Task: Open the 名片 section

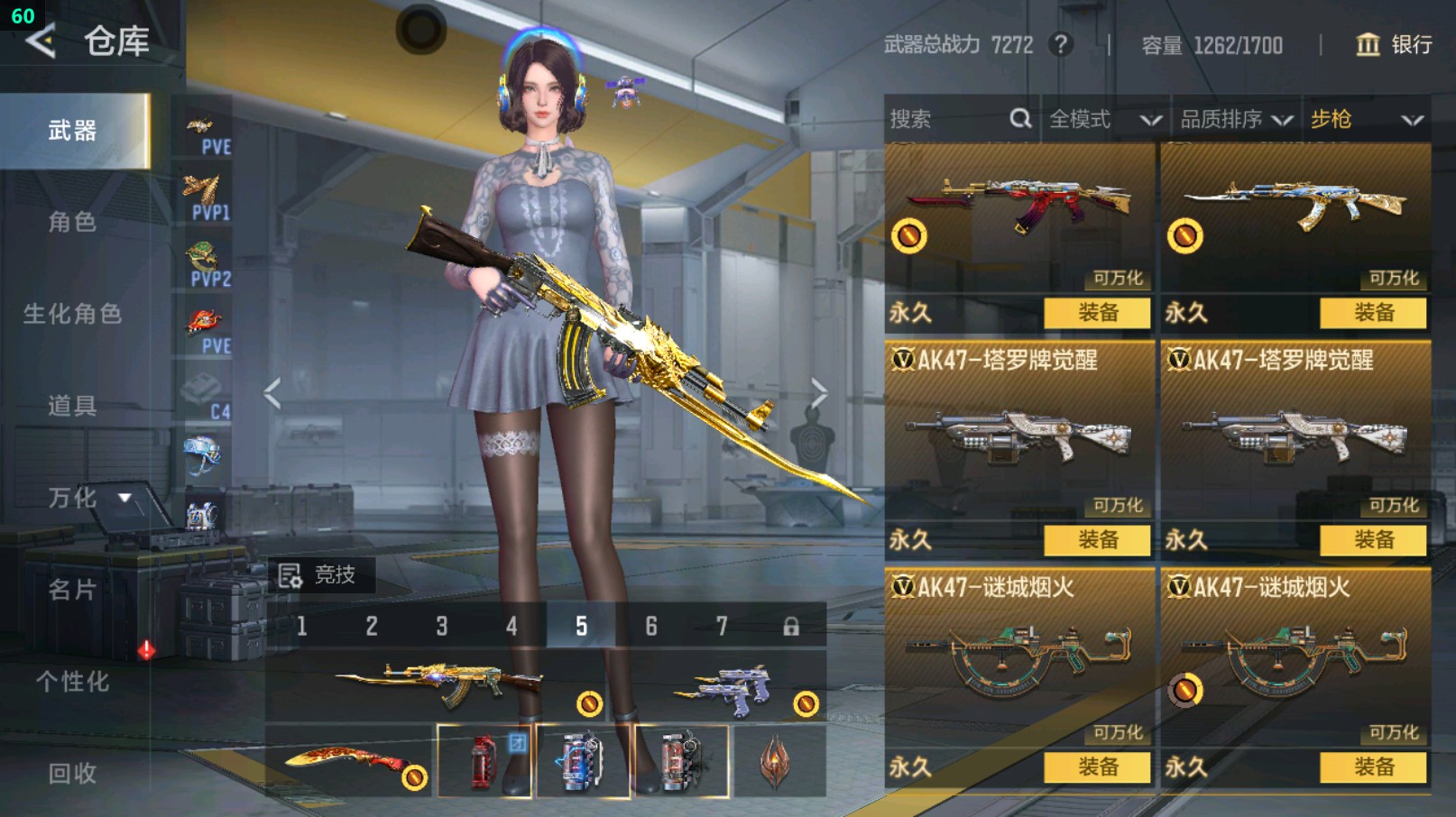Action: pyautogui.click(x=72, y=590)
